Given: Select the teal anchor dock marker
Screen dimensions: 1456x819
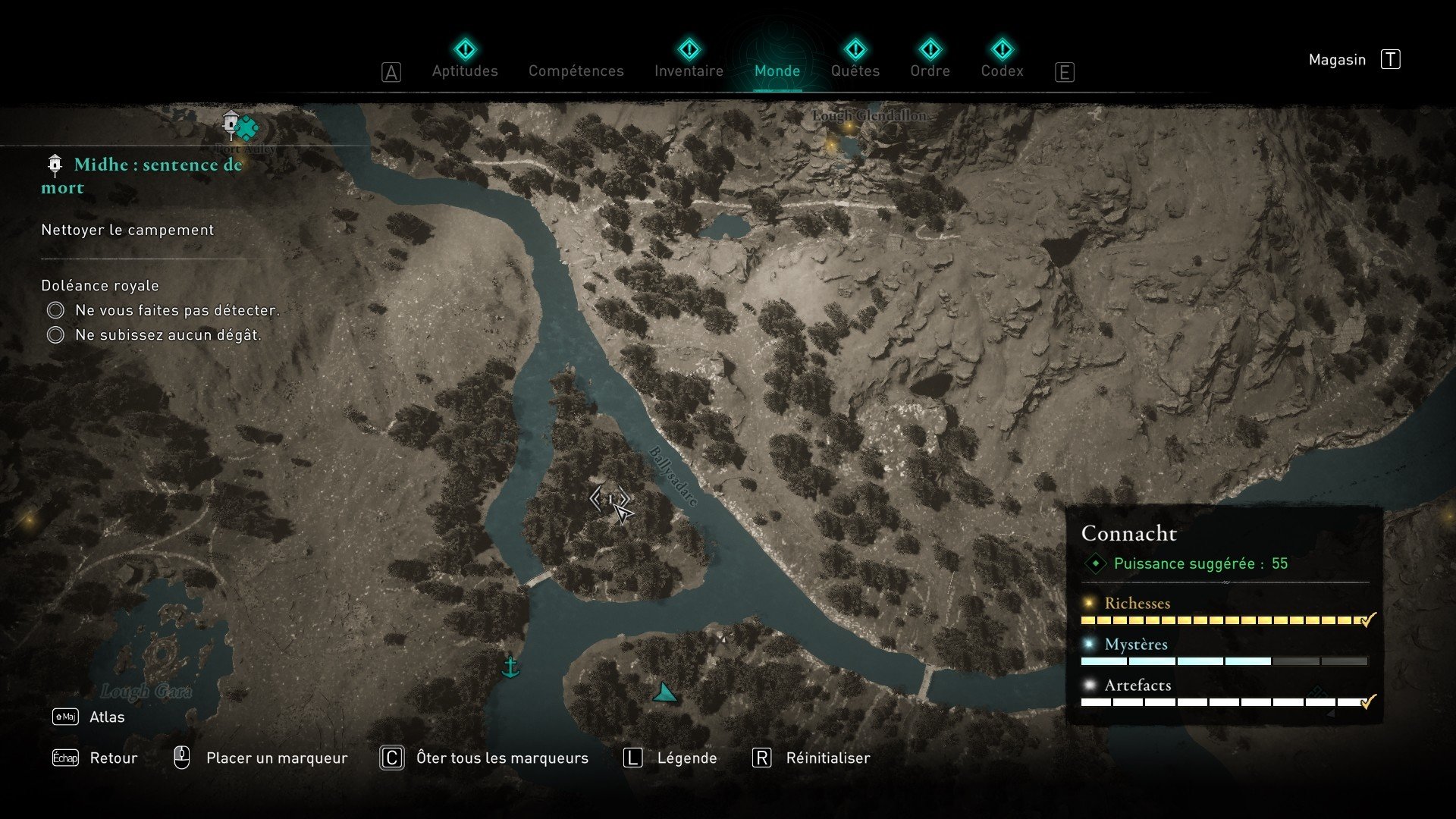Looking at the screenshot, I should 510,668.
